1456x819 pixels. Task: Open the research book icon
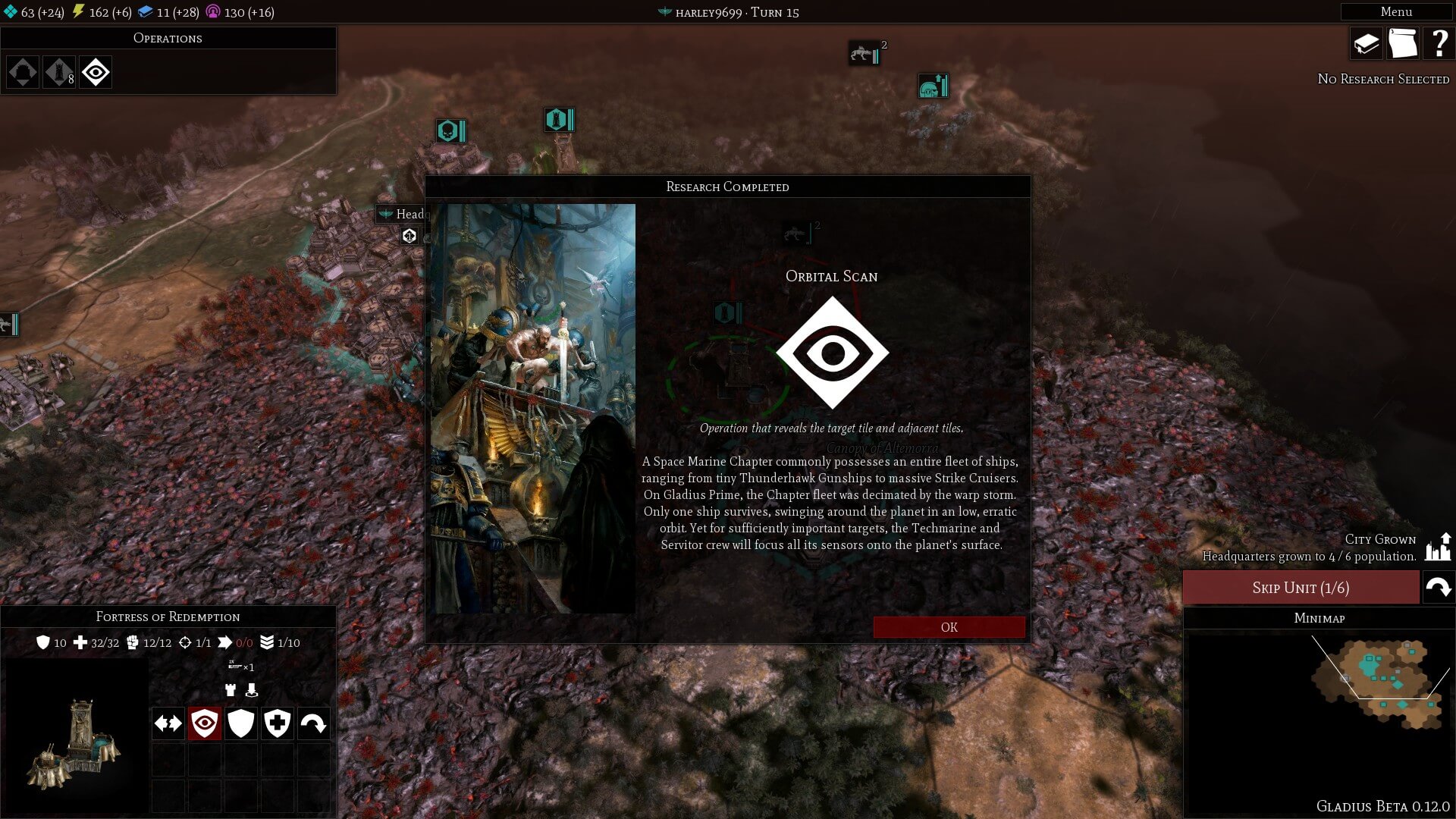click(1366, 44)
